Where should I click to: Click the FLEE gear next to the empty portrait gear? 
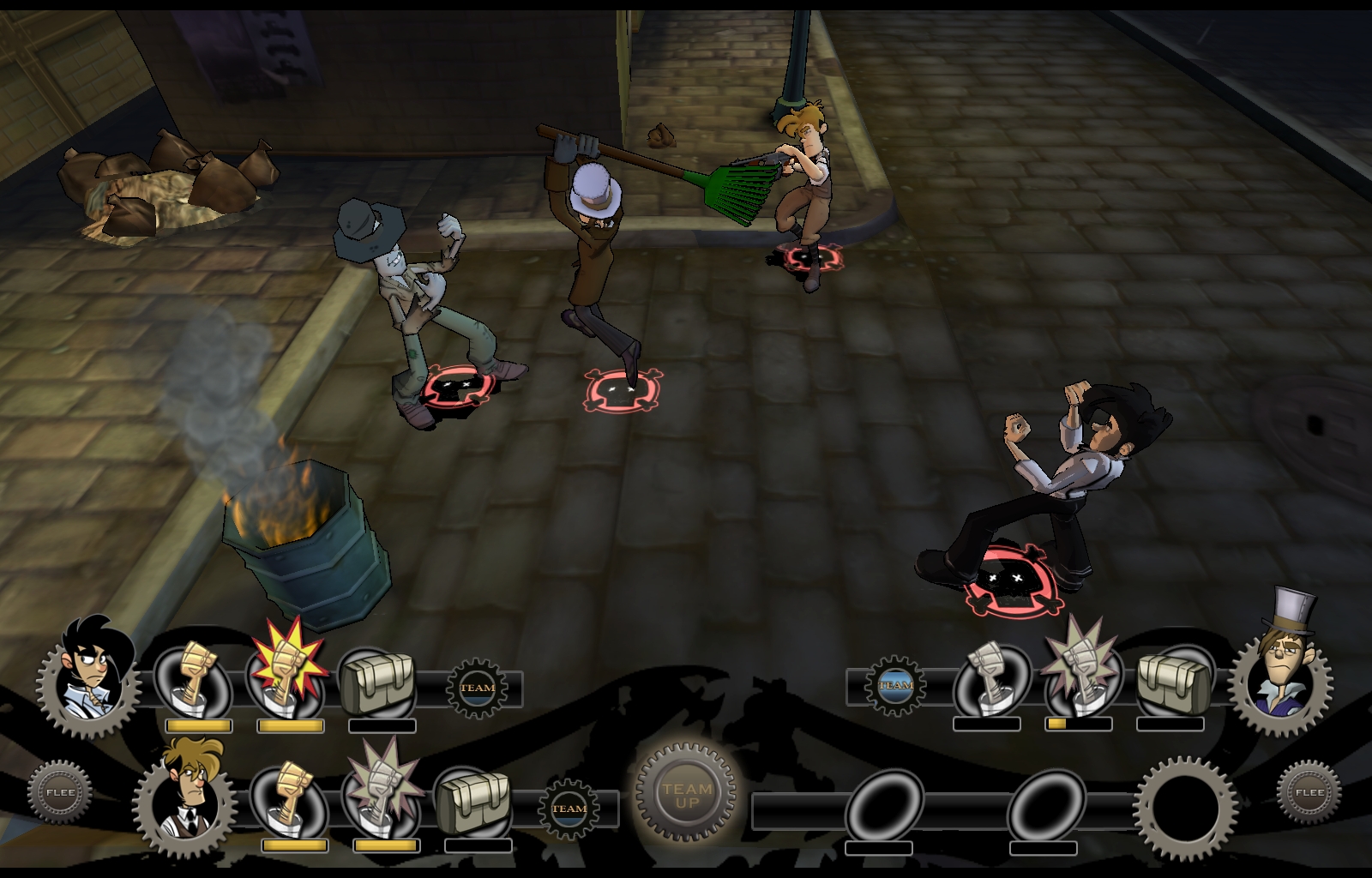coord(1309,792)
